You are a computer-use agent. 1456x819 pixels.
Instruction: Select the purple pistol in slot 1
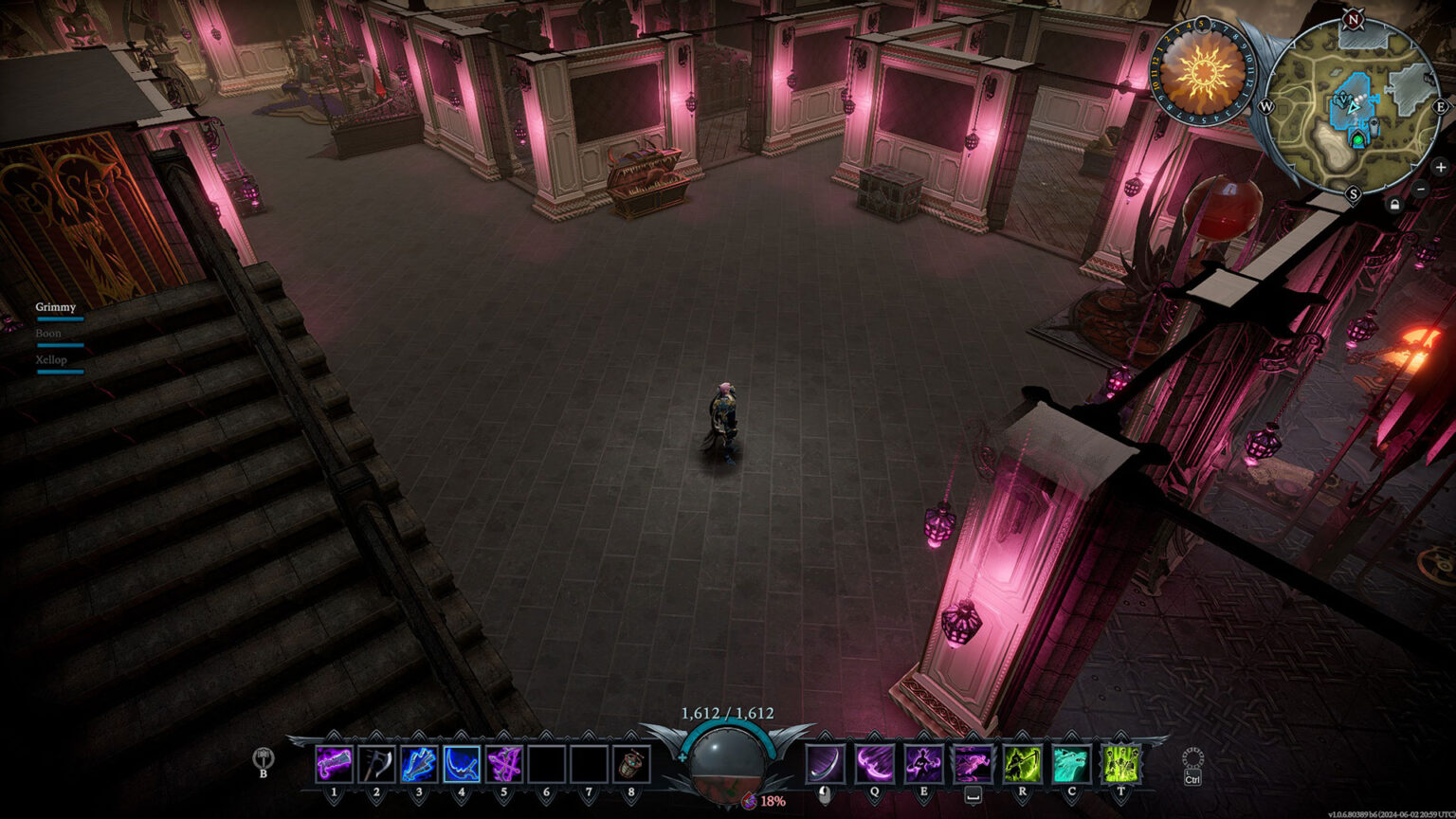coord(334,764)
